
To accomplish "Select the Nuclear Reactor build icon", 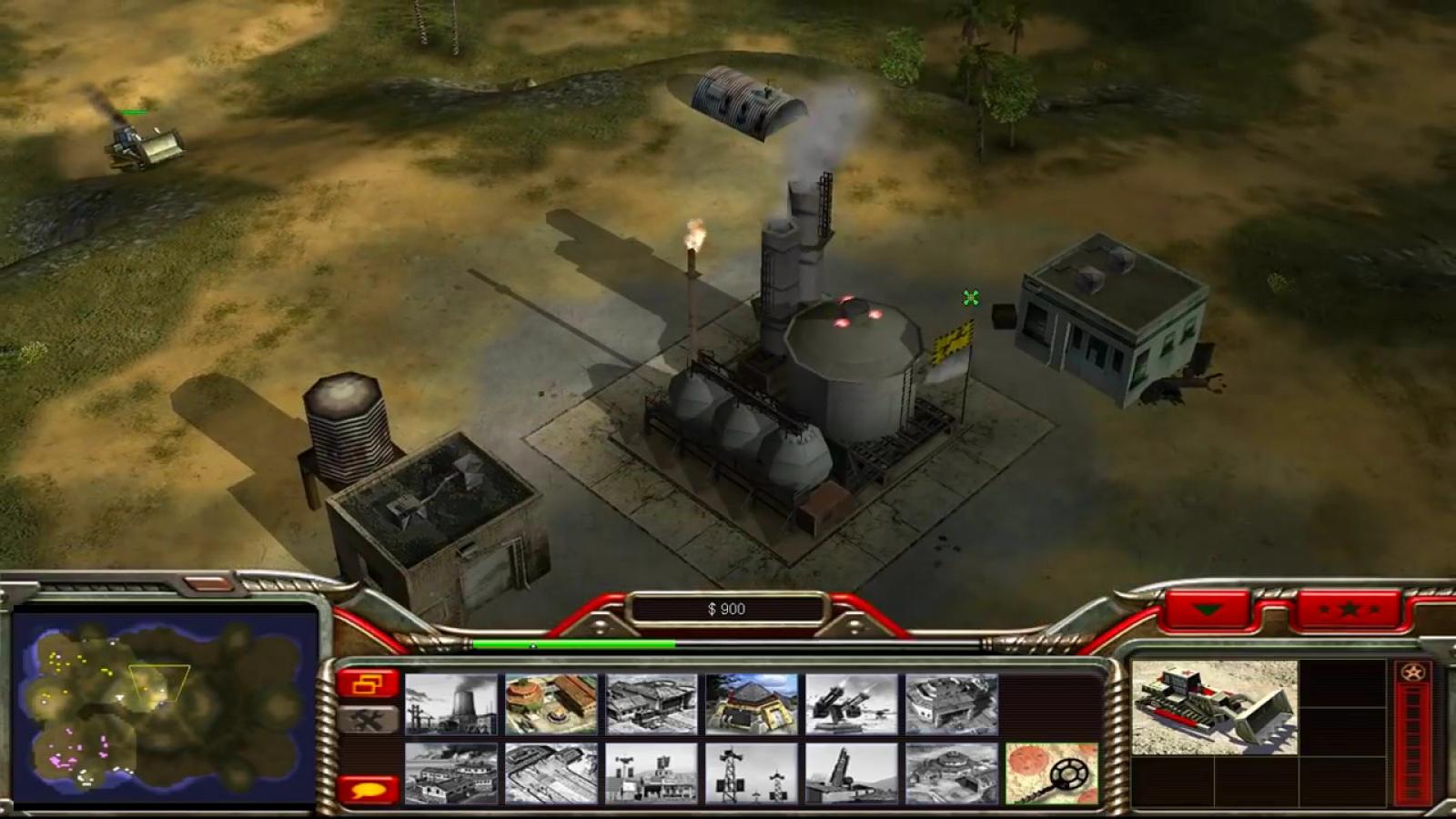I will (451, 704).
